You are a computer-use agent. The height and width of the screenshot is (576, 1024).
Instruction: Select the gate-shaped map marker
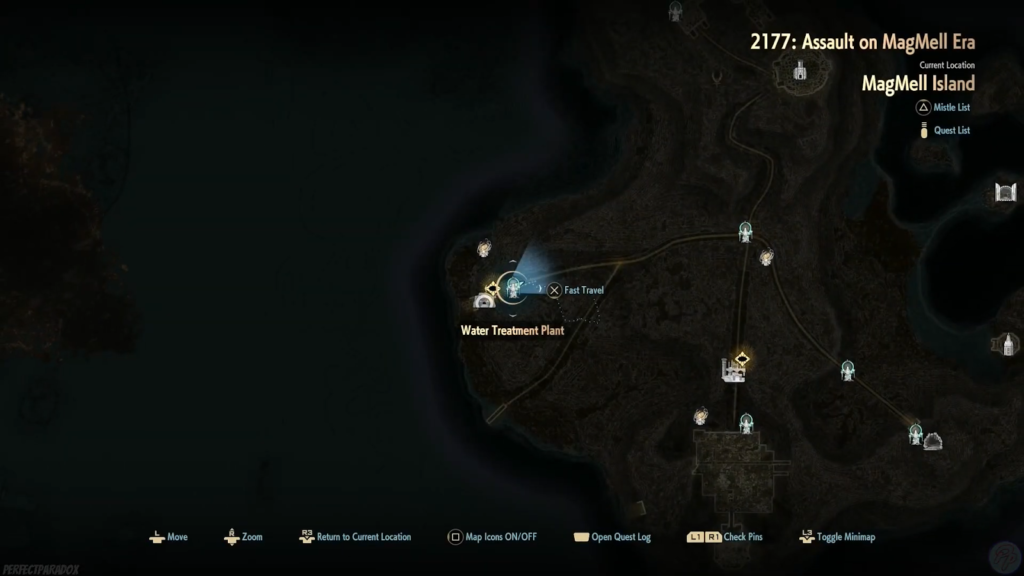click(1005, 193)
